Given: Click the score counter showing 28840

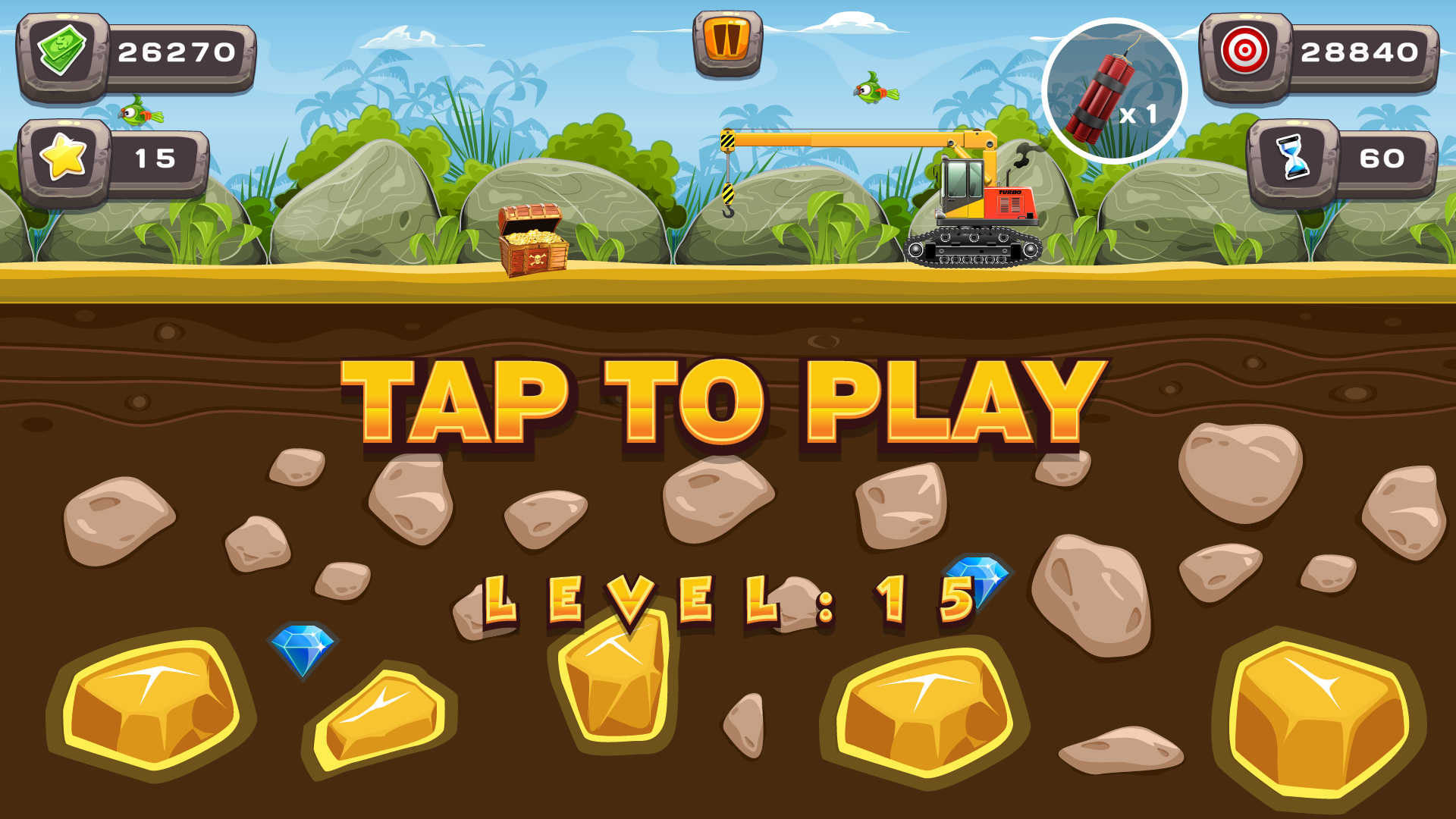Looking at the screenshot, I should (x=1361, y=53).
